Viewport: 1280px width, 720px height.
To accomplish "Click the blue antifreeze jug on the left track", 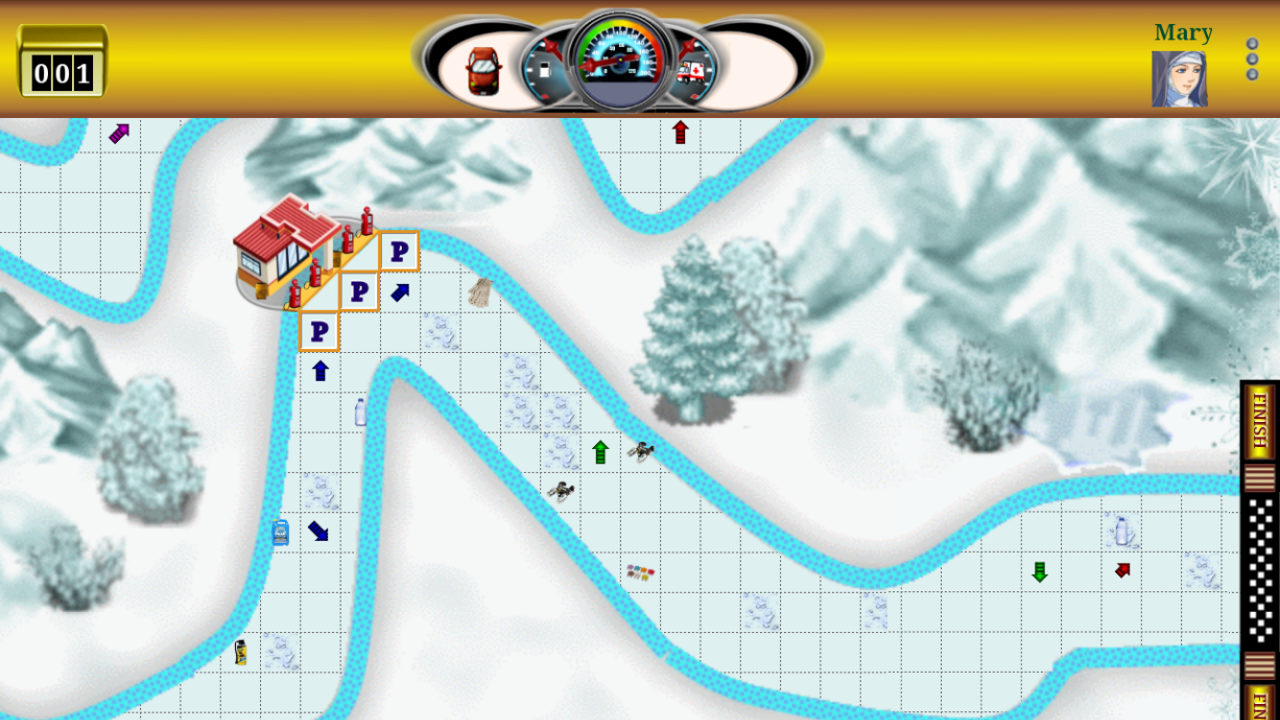I will point(279,532).
